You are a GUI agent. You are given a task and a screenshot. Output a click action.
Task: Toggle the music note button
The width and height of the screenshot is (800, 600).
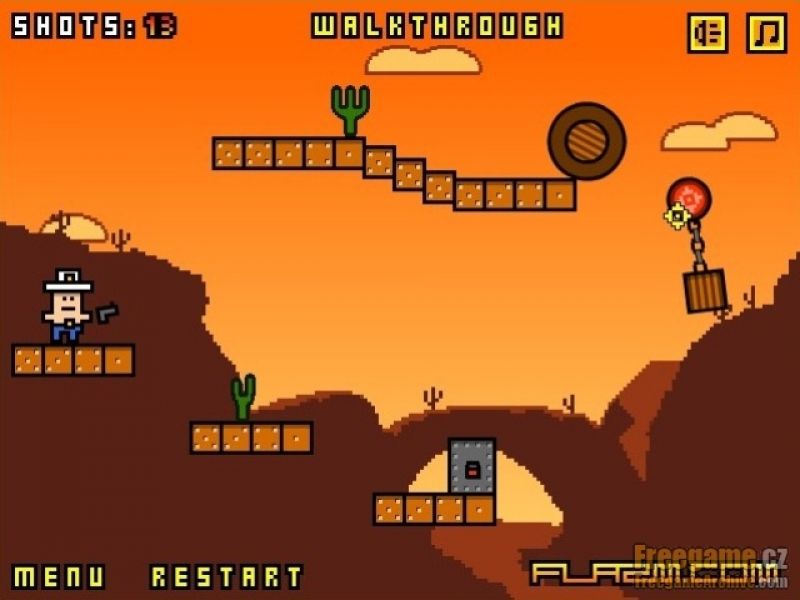click(767, 33)
